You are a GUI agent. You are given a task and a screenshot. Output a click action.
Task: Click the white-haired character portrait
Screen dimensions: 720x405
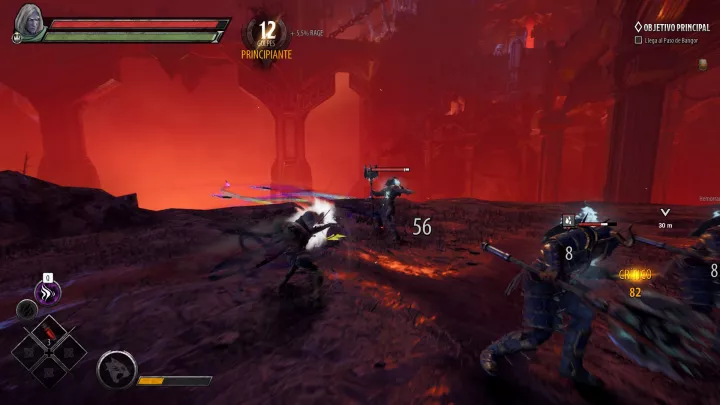tap(27, 23)
